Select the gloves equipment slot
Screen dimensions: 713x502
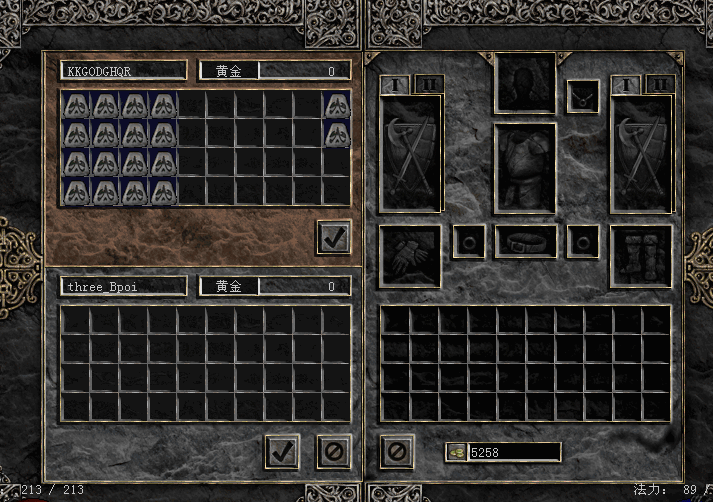[410, 254]
